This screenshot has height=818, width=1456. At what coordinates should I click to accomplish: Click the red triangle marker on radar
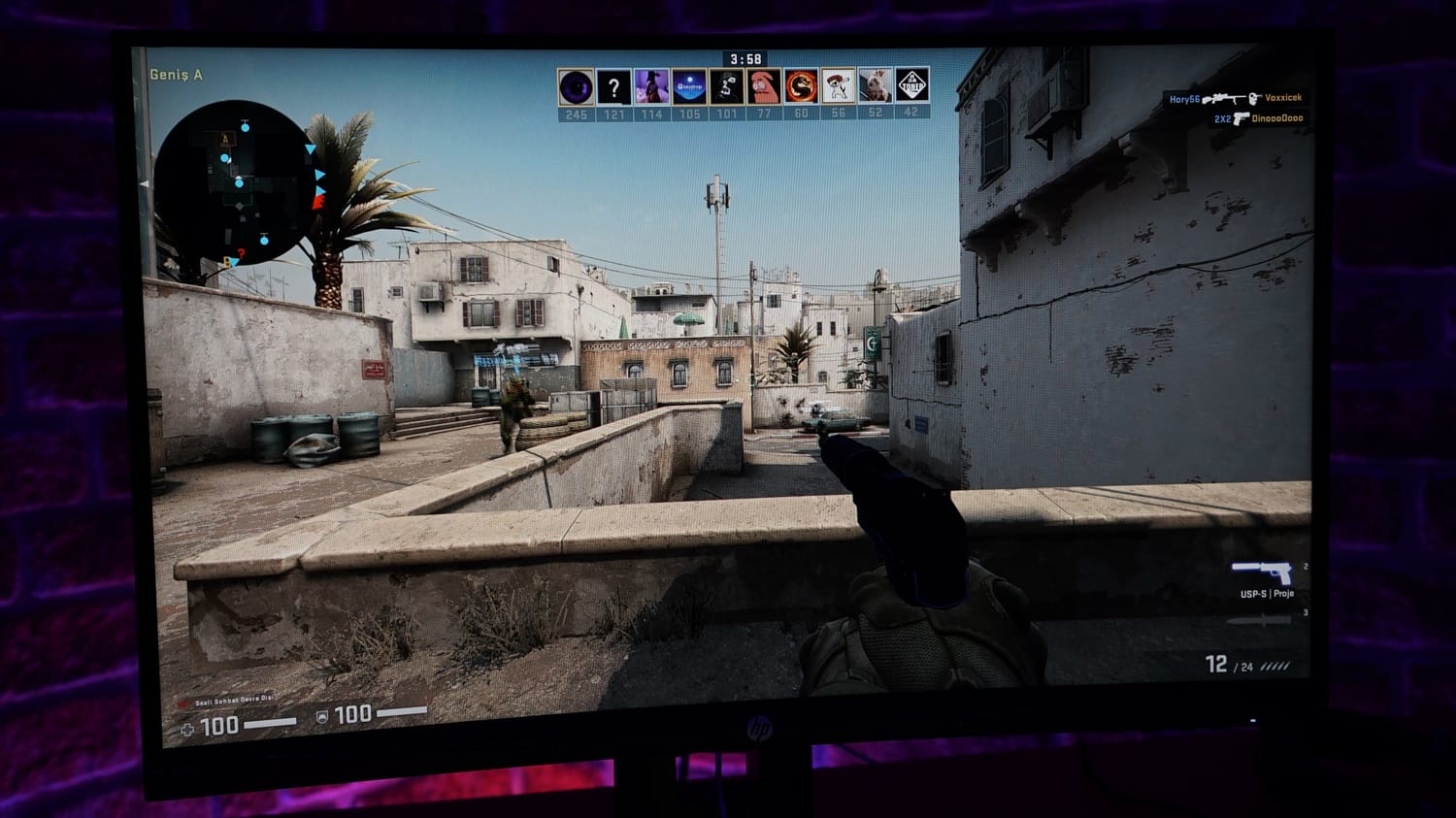(x=317, y=203)
